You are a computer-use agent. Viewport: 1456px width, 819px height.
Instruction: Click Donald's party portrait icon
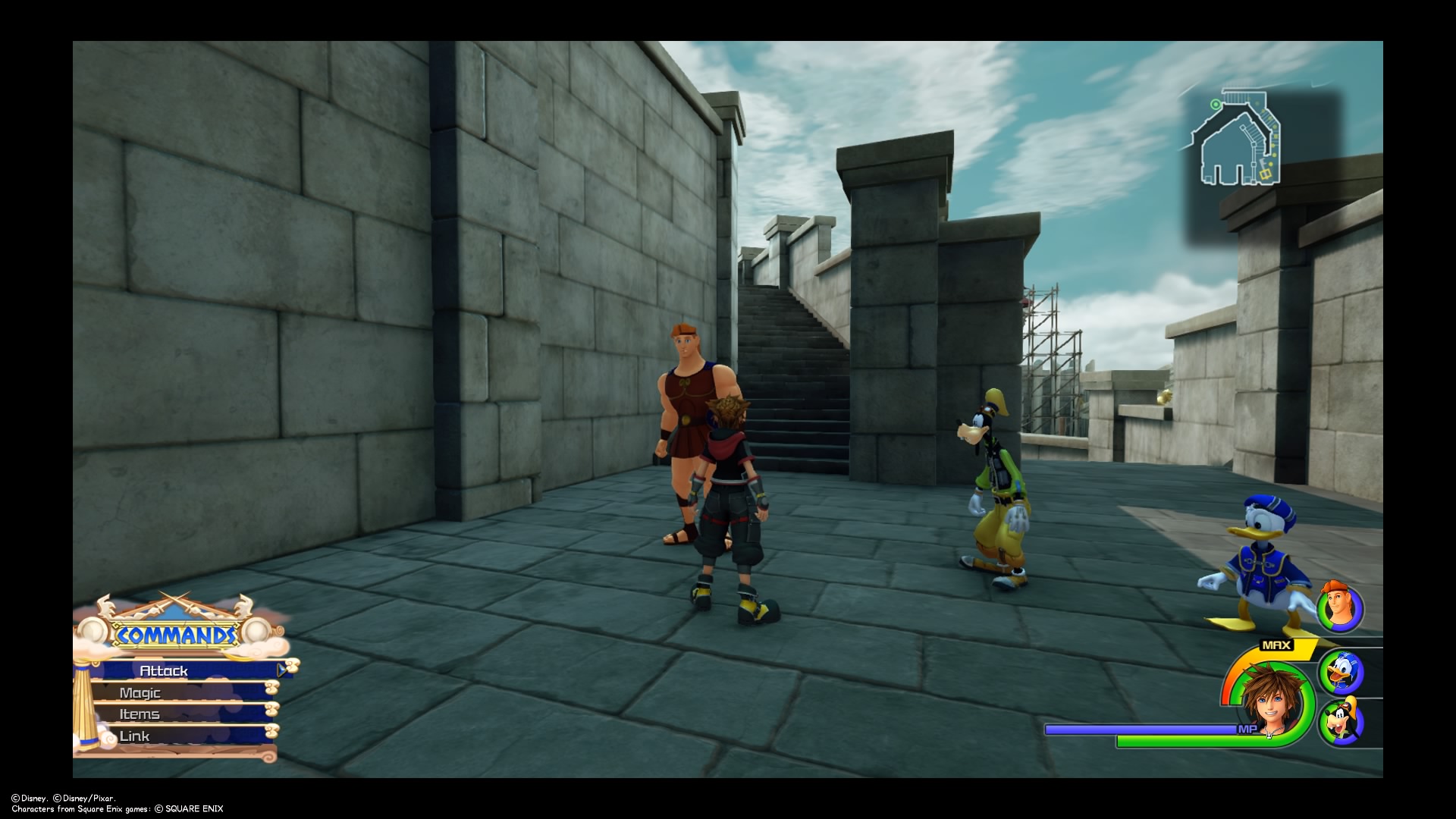(1341, 672)
